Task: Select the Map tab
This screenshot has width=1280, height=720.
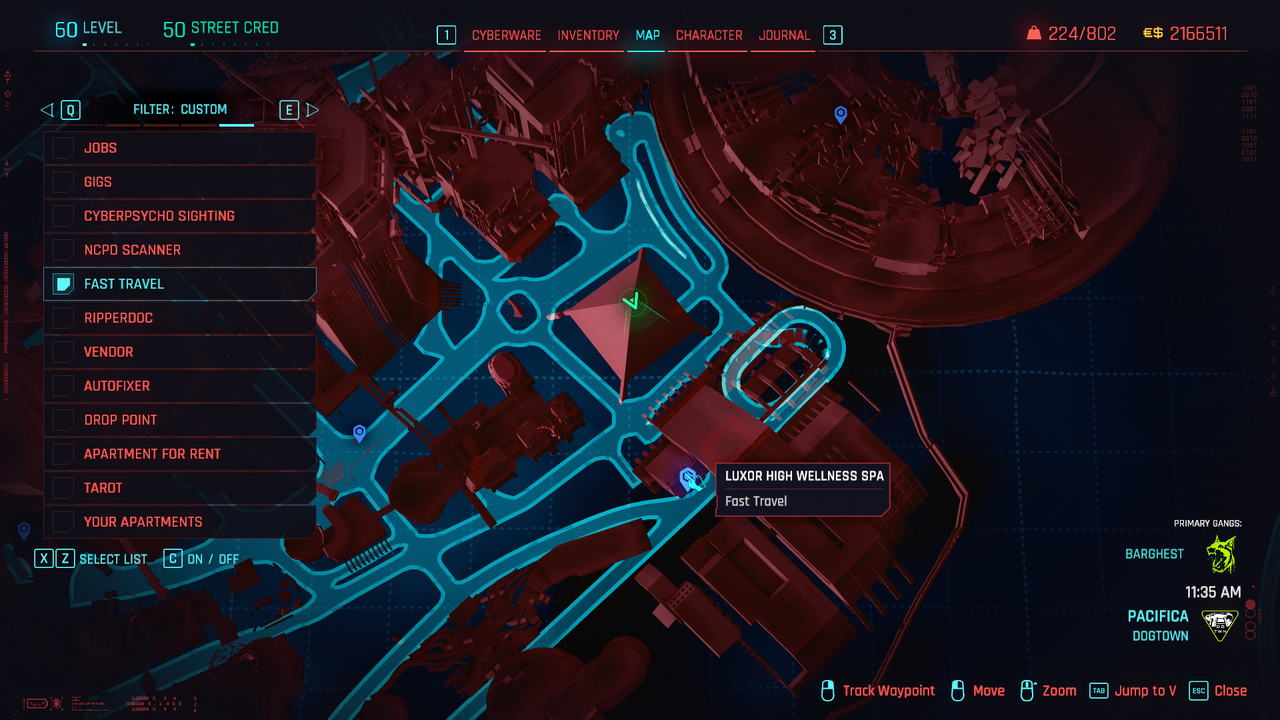Action: pos(648,35)
